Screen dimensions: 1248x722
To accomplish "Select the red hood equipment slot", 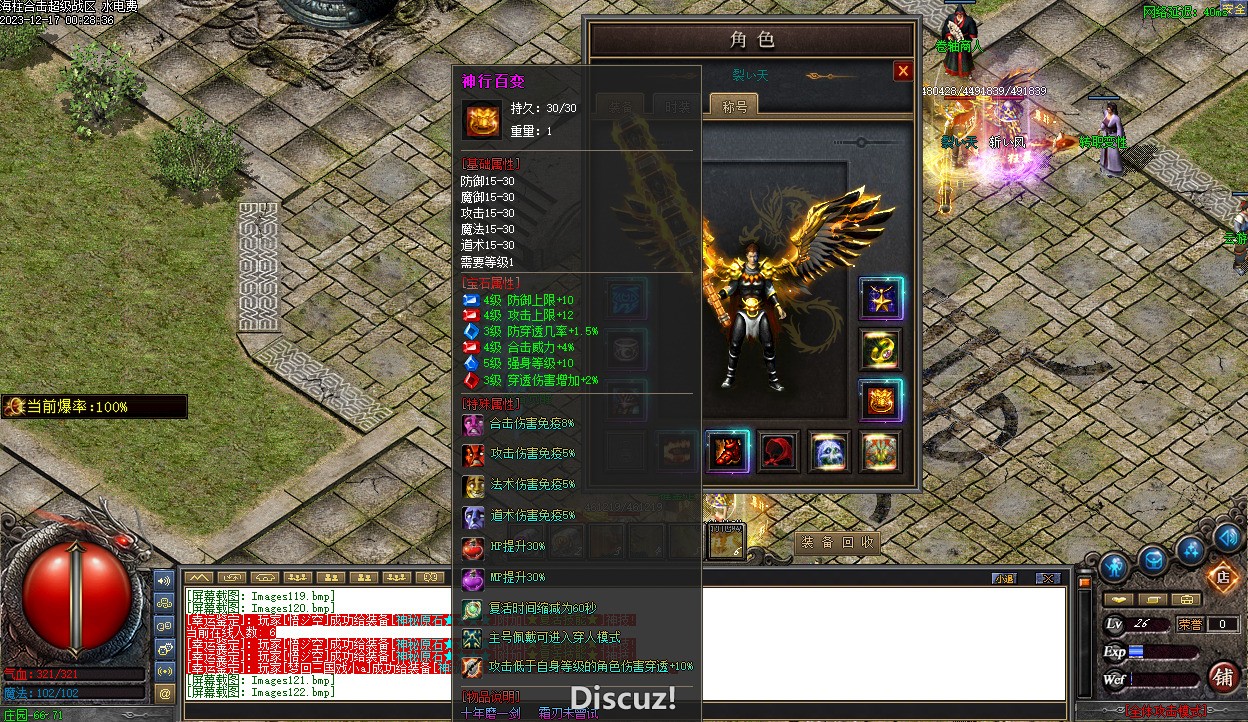I will (x=778, y=452).
